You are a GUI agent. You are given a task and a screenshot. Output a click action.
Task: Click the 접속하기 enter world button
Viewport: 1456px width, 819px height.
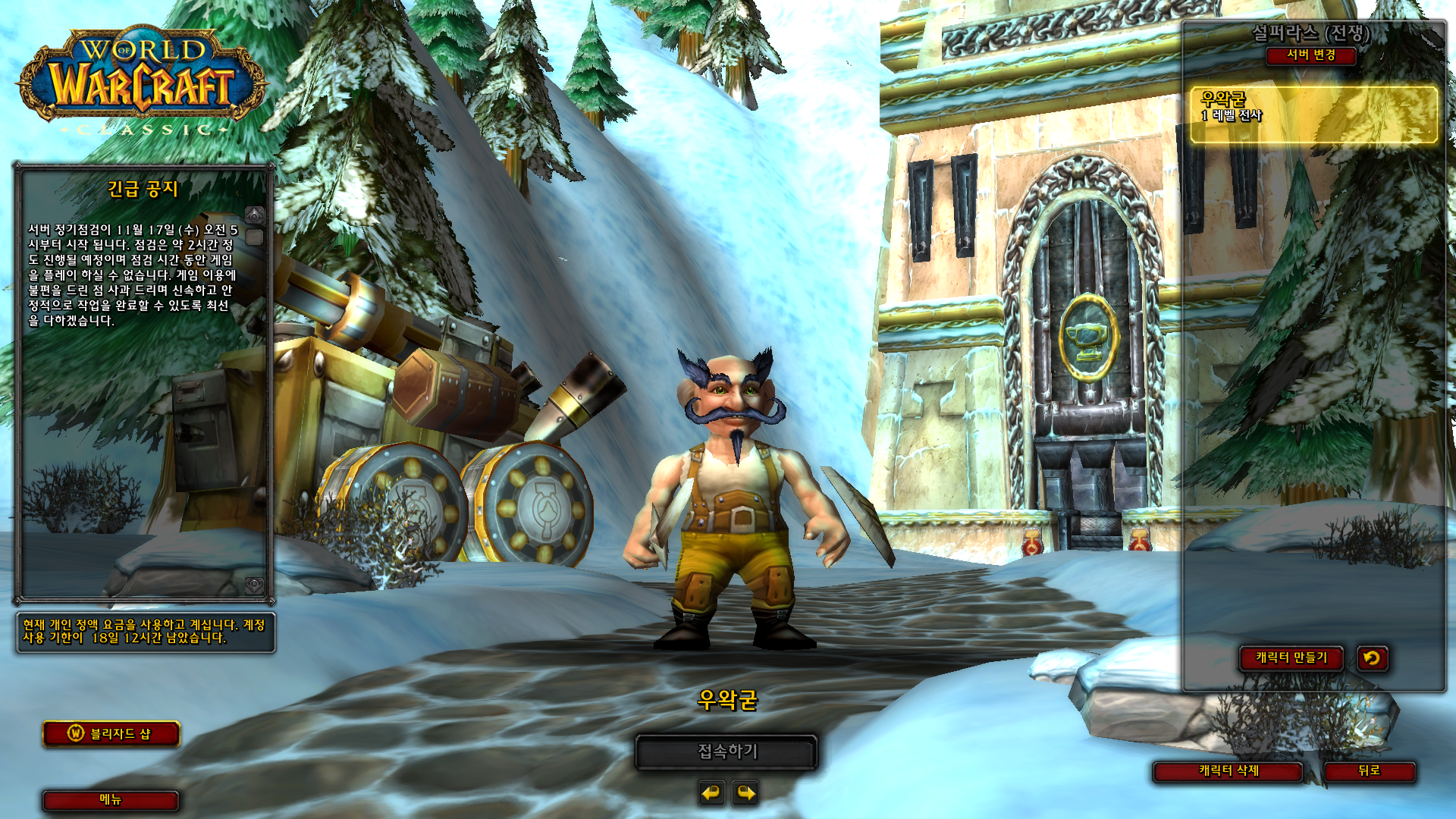pyautogui.click(x=726, y=752)
